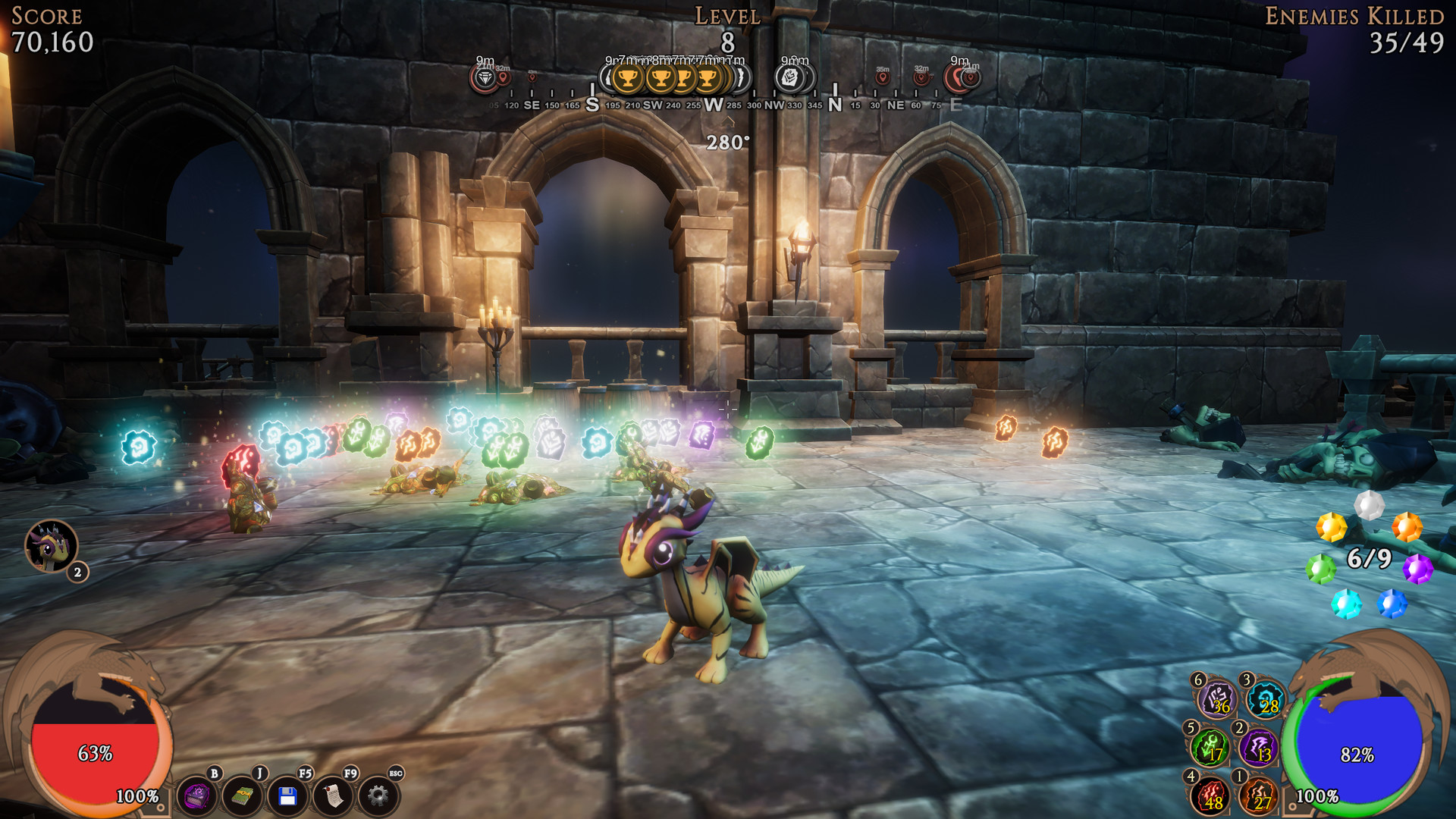Activate the green rune ability showing 17
This screenshot has width=1456, height=819.
coord(1210,748)
